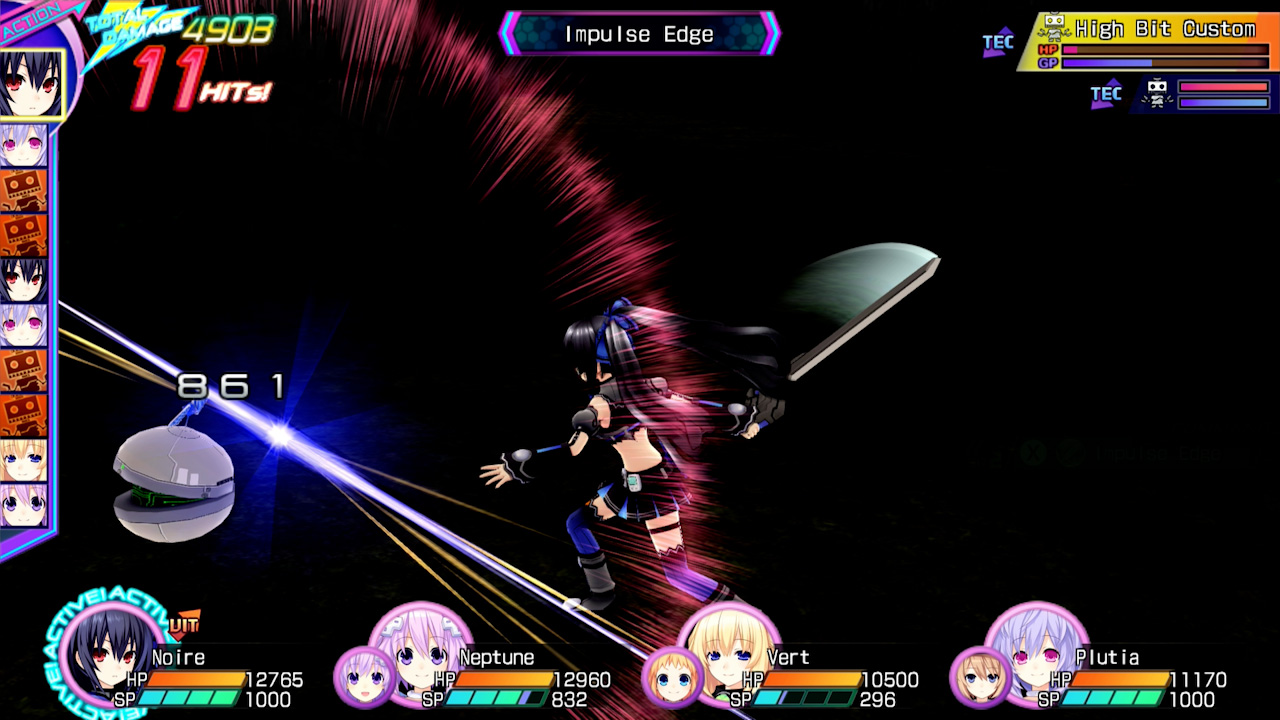Select the High Bit Custom robot icon
This screenshot has width=1280, height=720.
pos(1054,25)
